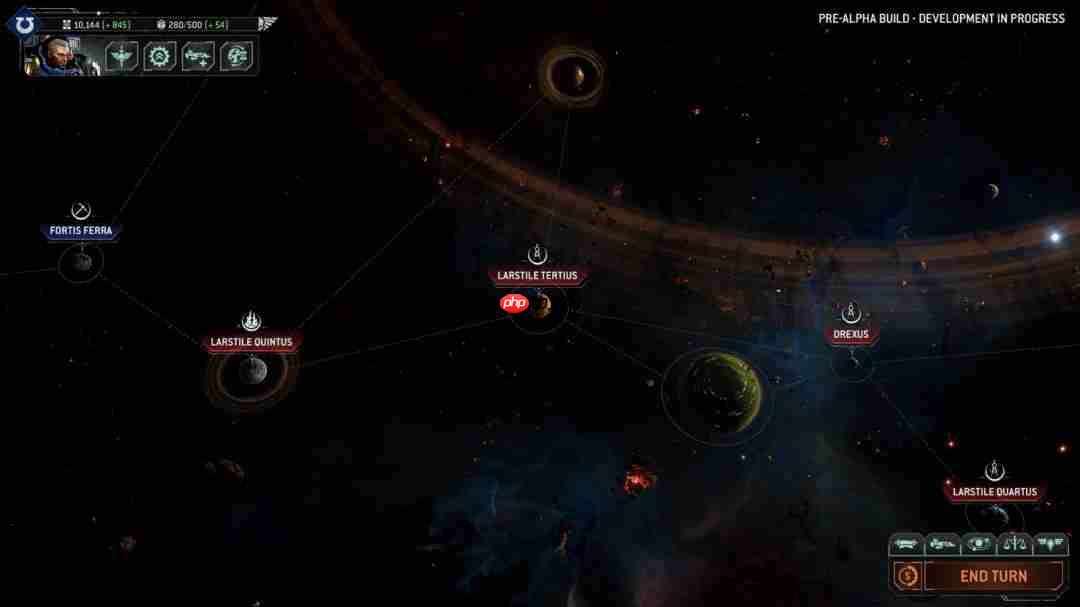
Task: Select the Fortis Ferra system label
Action: tap(82, 231)
